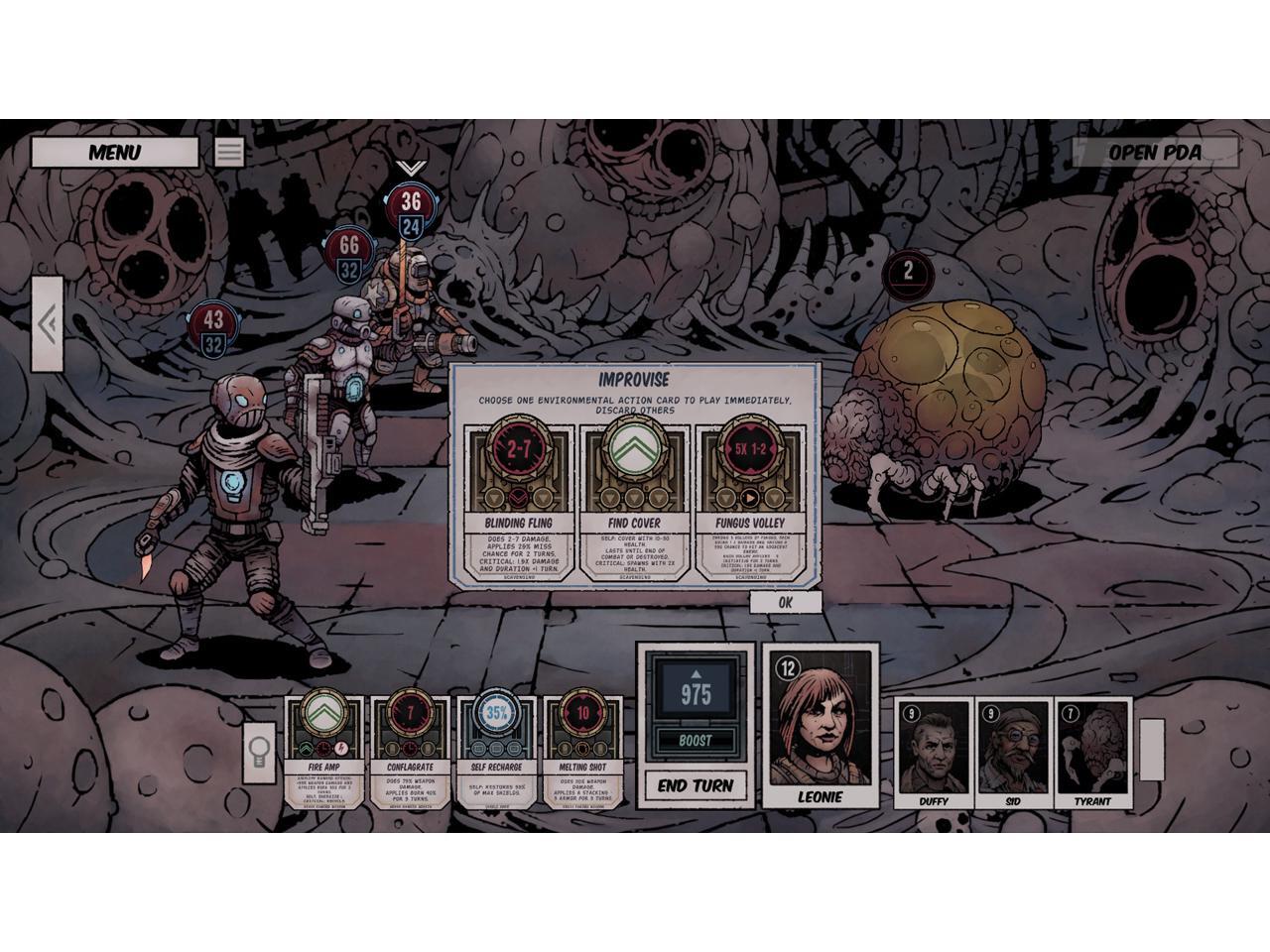Image resolution: width=1270 pixels, height=952 pixels.
Task: Open the PDA
Action: point(1155,153)
